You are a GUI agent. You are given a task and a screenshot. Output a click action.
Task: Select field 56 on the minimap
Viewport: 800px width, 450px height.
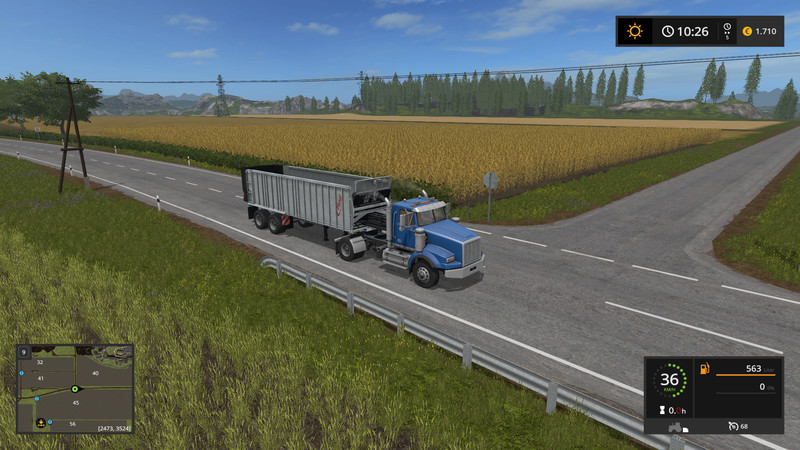[72, 424]
